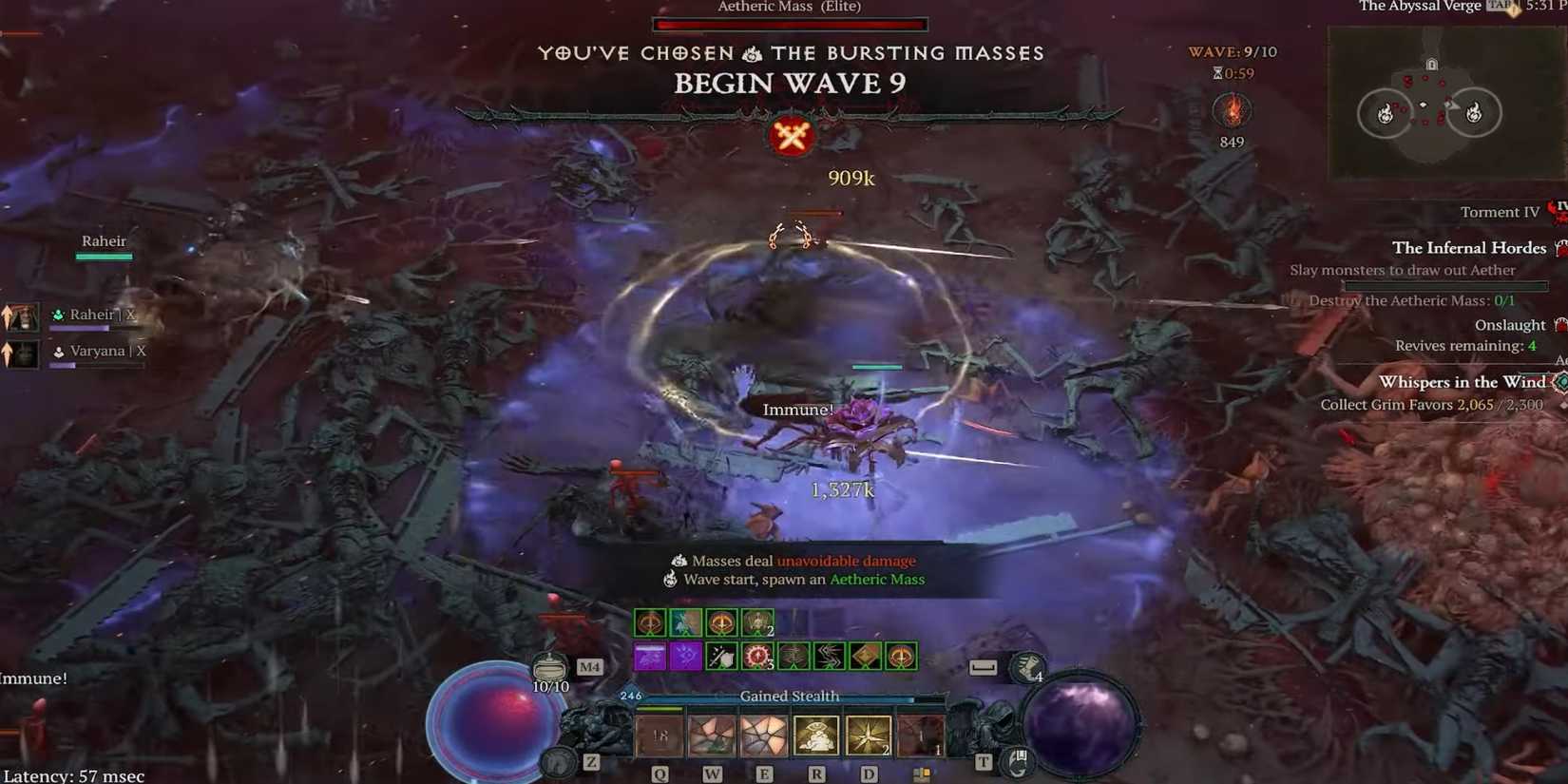Click the Q slot skill showing 18 charges
This screenshot has height=784, width=1568.
pos(659,734)
